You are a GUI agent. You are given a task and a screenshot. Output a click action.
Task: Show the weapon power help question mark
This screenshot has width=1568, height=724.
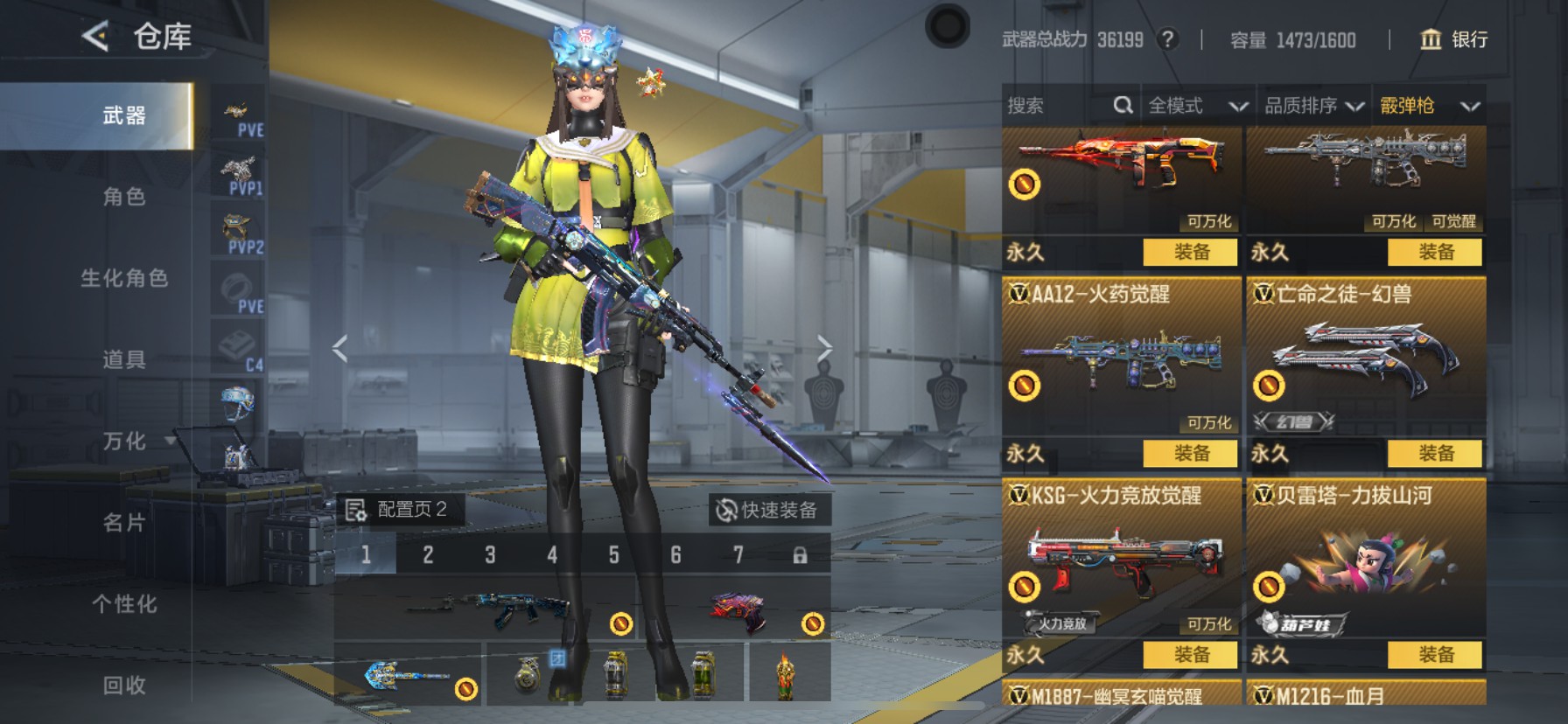1167,39
